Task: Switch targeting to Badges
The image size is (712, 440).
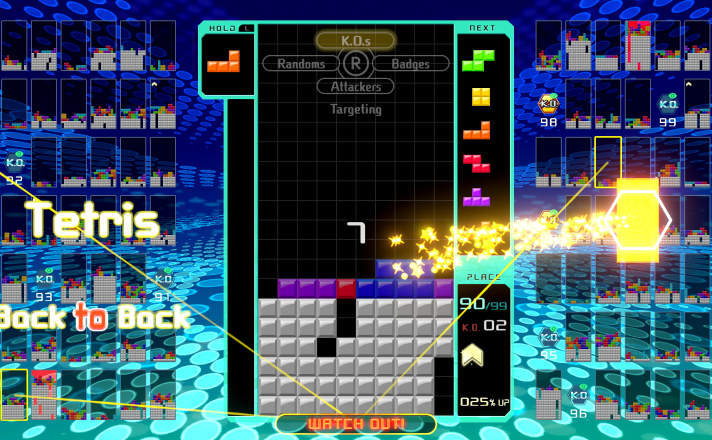Action: point(410,64)
